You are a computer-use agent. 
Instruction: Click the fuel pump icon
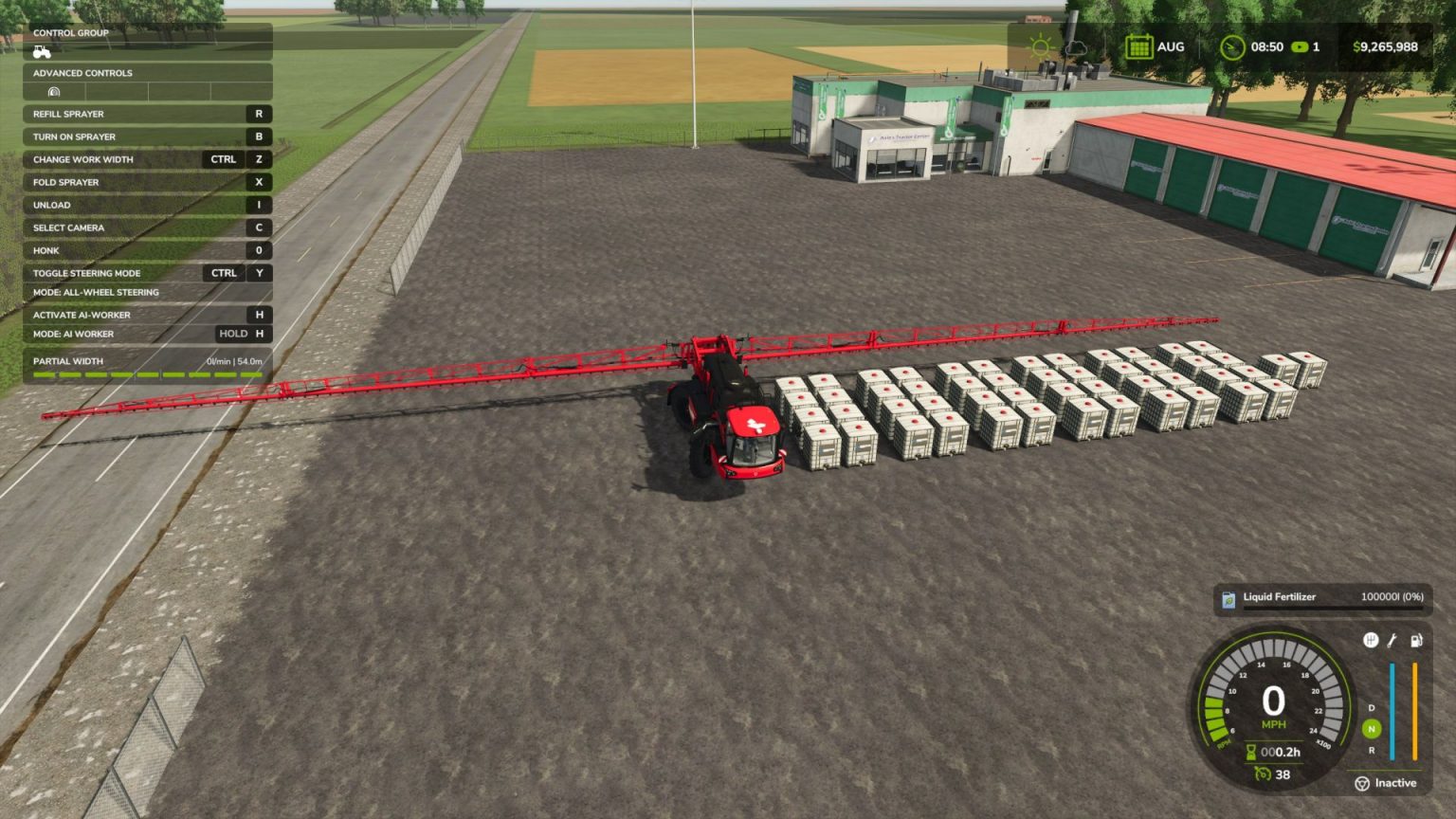pyautogui.click(x=1416, y=639)
